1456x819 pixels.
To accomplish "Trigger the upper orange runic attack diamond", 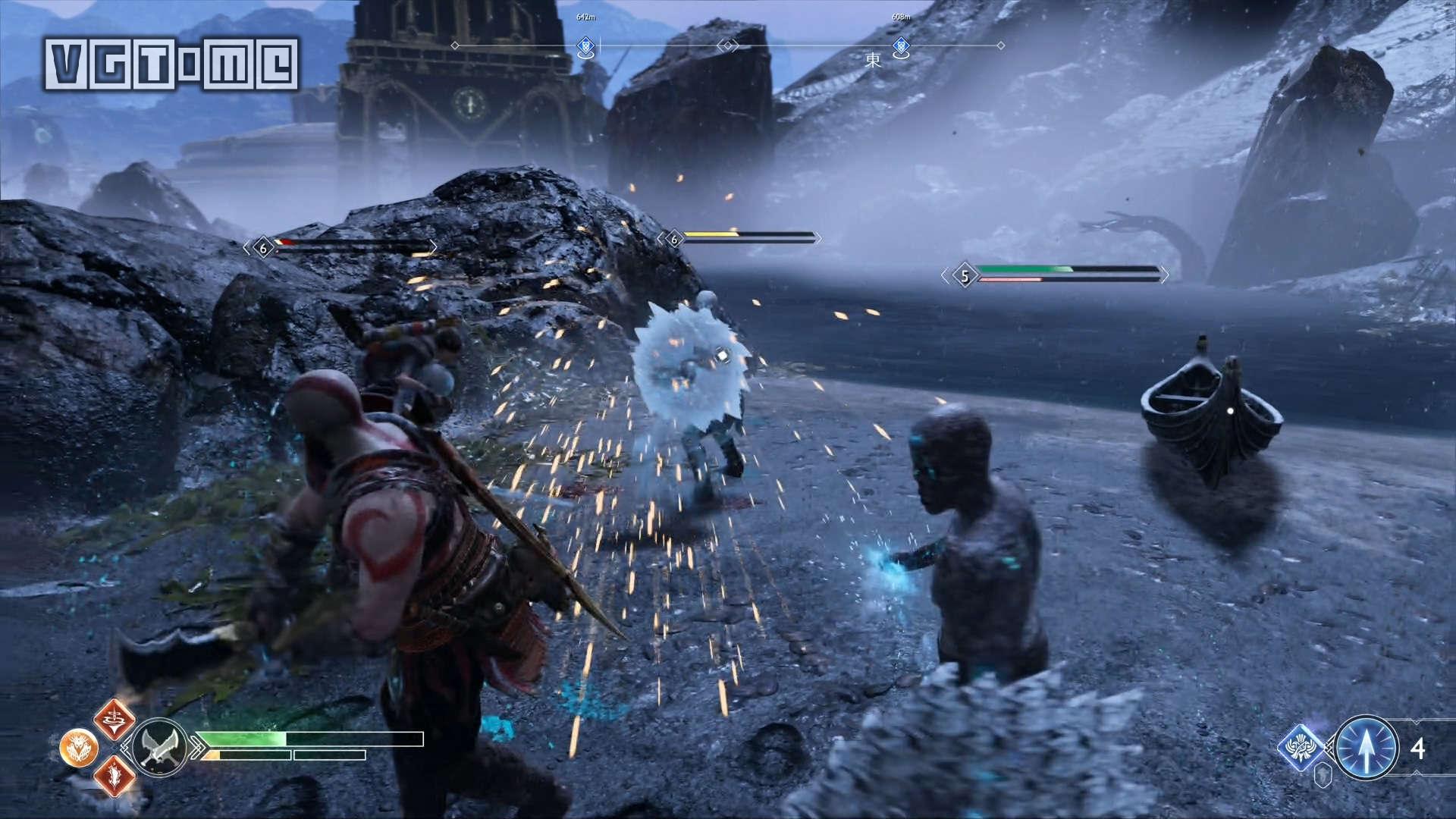I will pyautogui.click(x=114, y=719).
